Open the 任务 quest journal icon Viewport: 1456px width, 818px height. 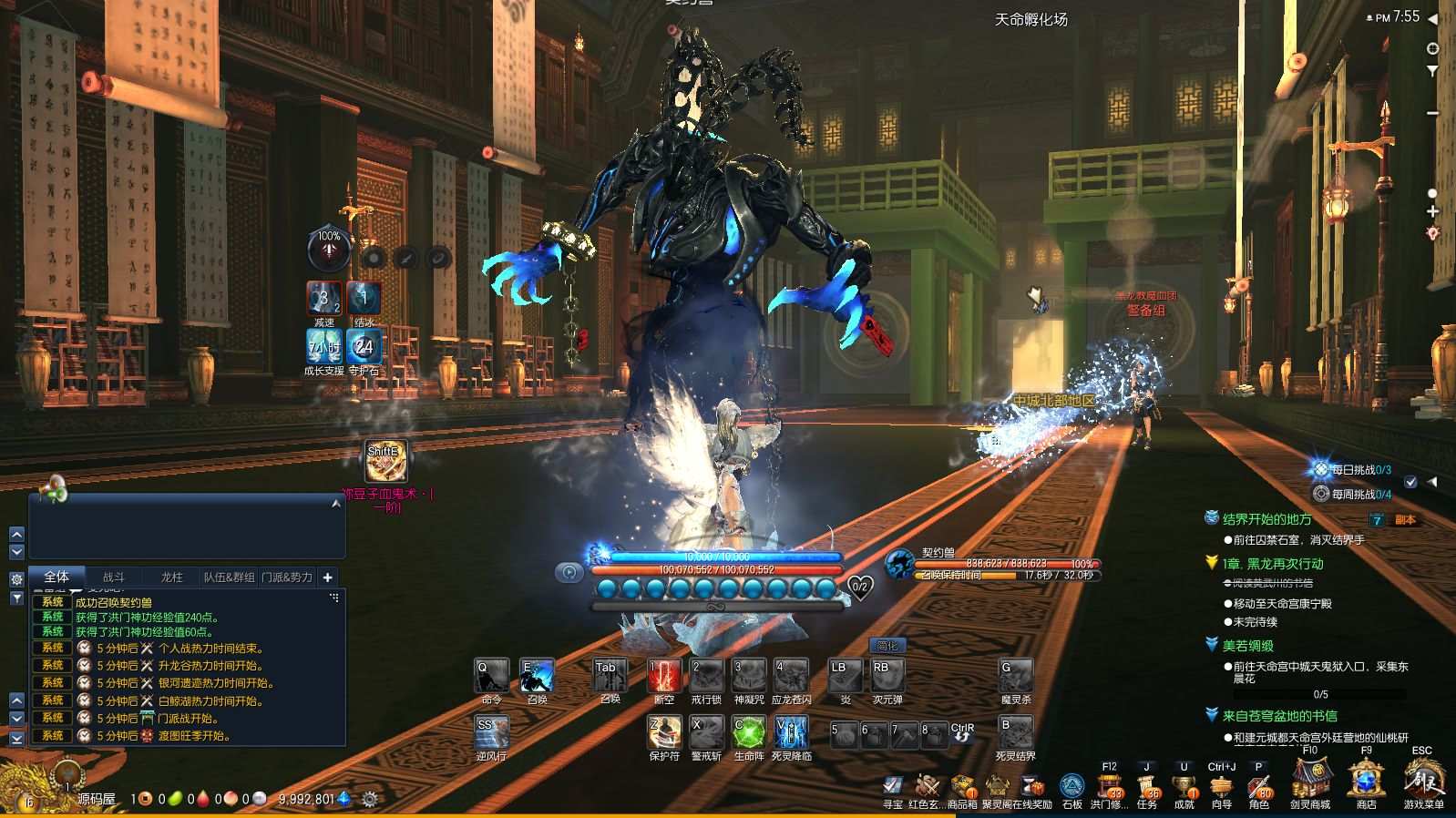[1146, 785]
